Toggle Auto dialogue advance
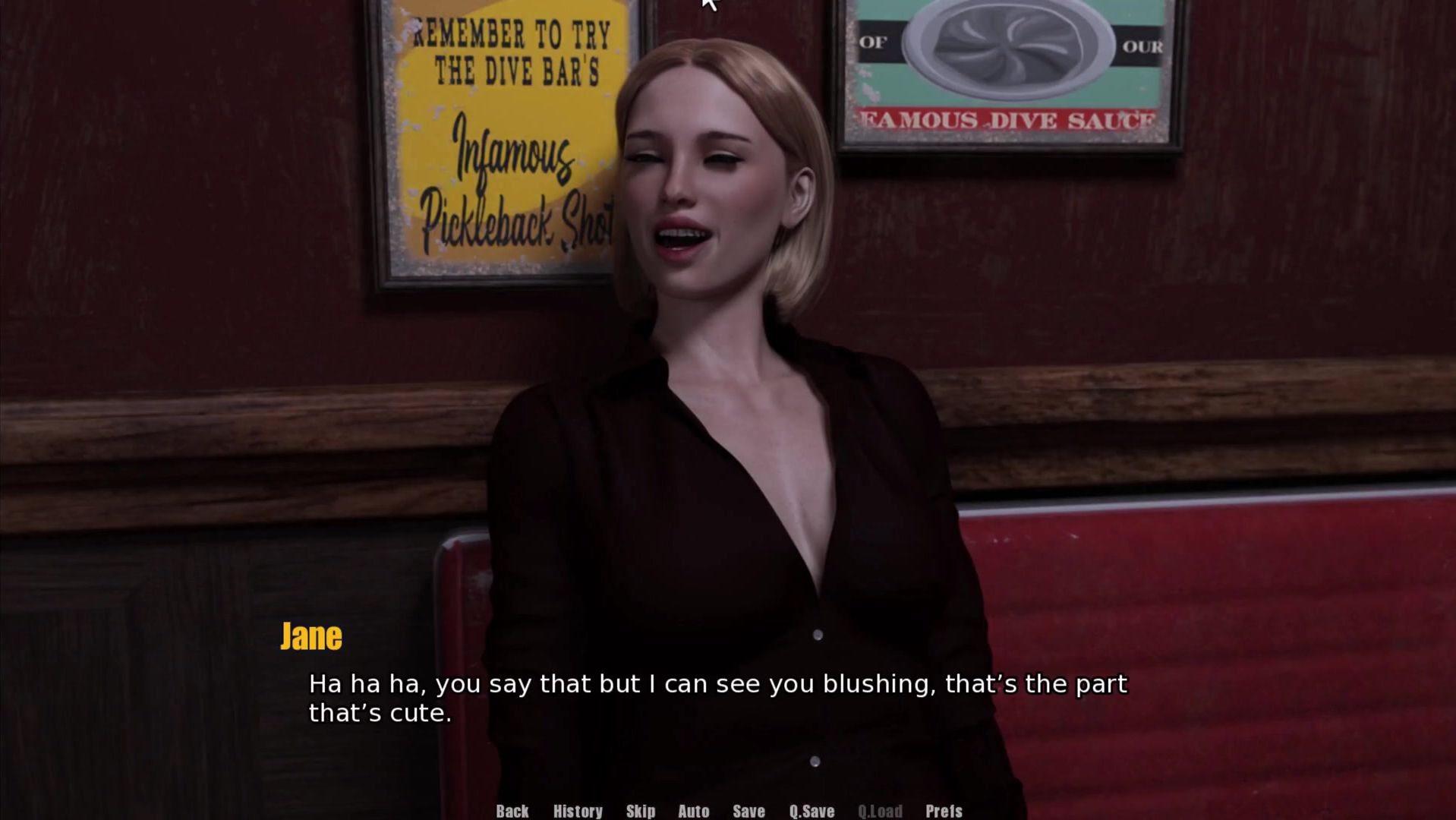The height and width of the screenshot is (820, 1456). pos(693,811)
